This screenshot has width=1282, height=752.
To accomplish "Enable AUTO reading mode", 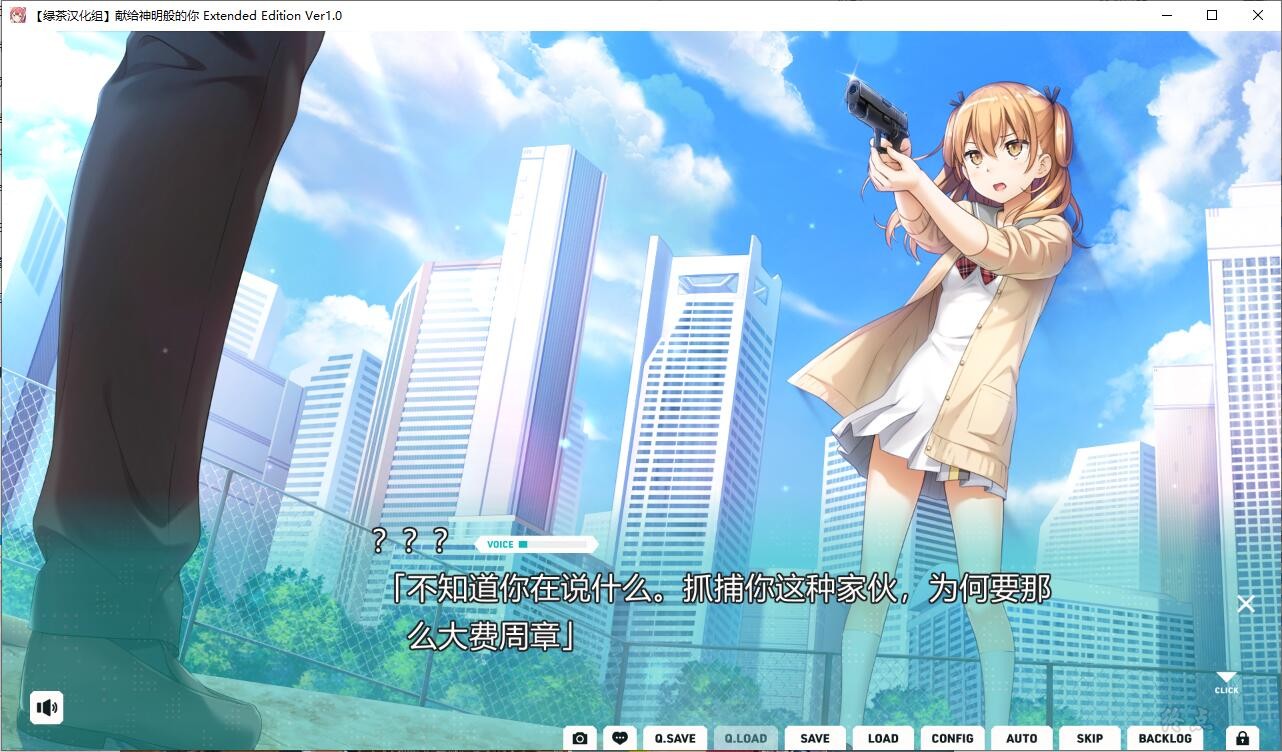I will 1021,738.
